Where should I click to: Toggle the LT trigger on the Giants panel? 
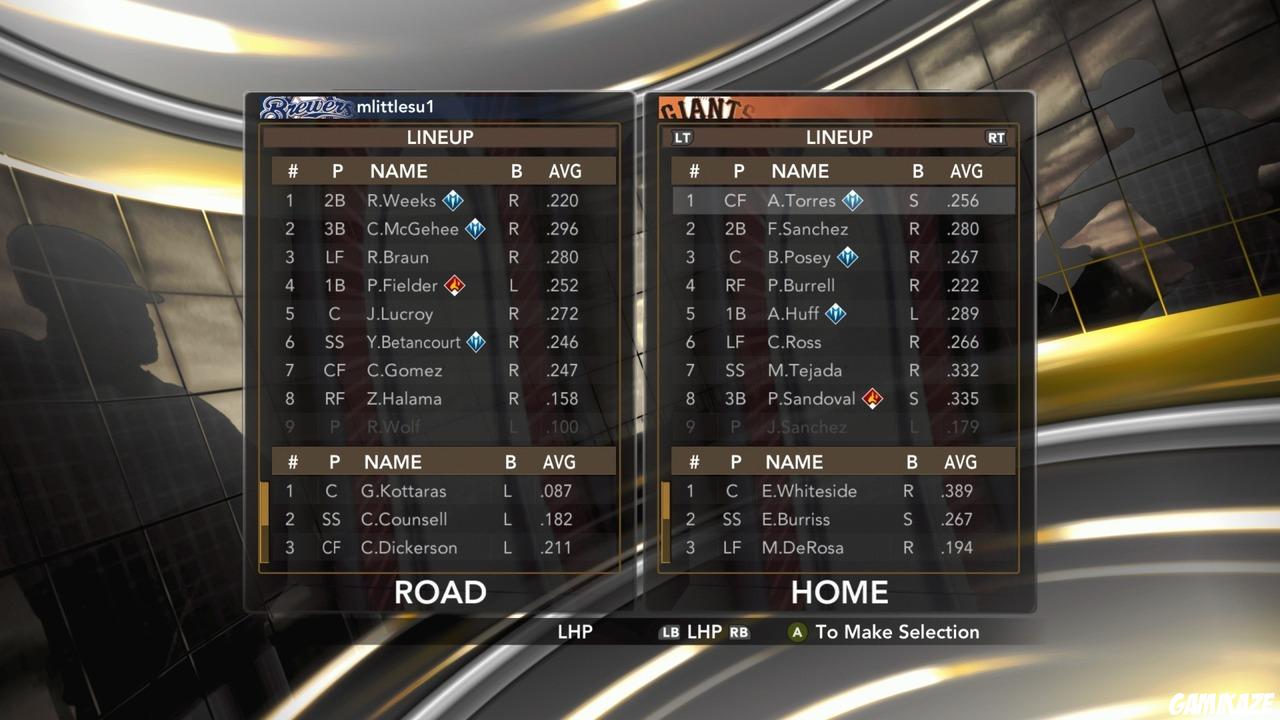pyautogui.click(x=683, y=137)
